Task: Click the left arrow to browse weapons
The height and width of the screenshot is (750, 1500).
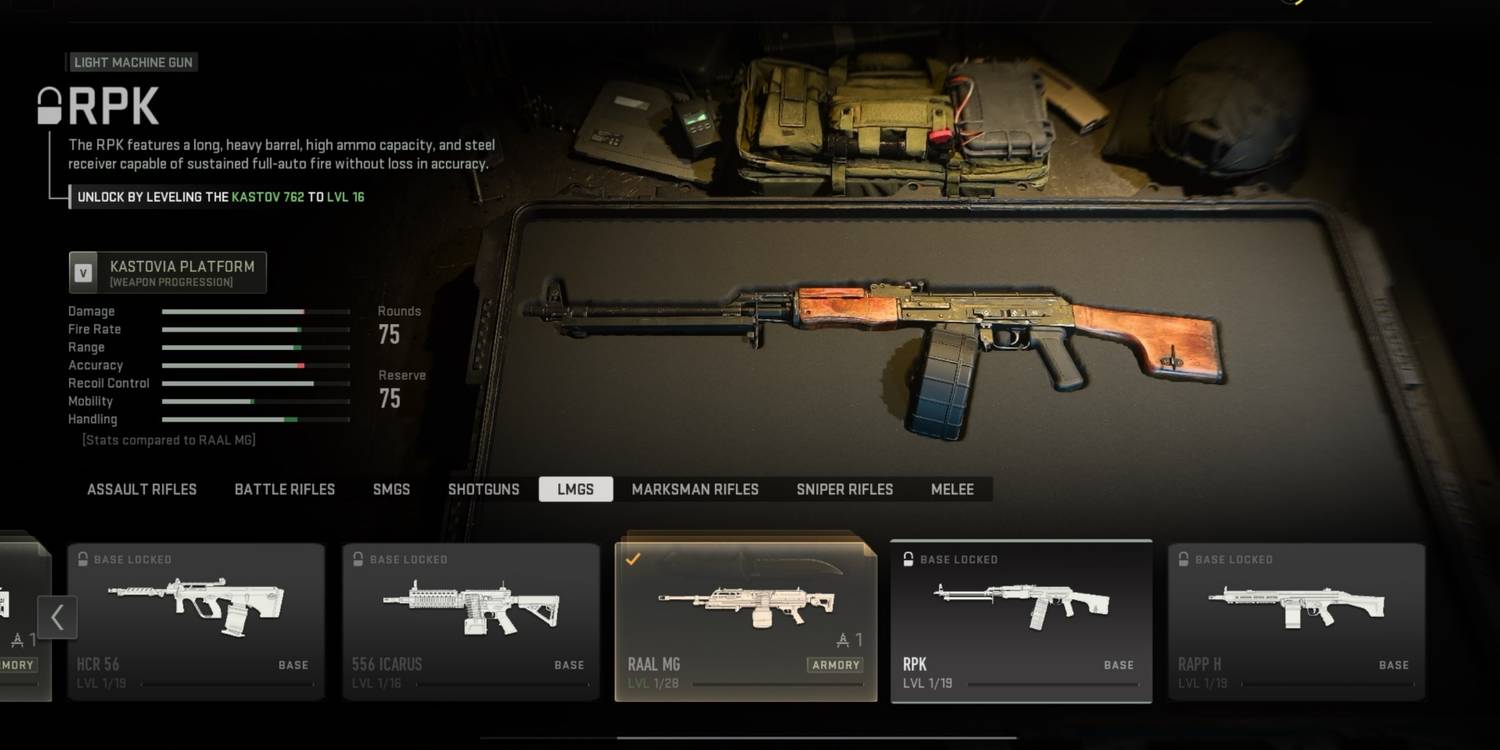Action: click(x=57, y=617)
